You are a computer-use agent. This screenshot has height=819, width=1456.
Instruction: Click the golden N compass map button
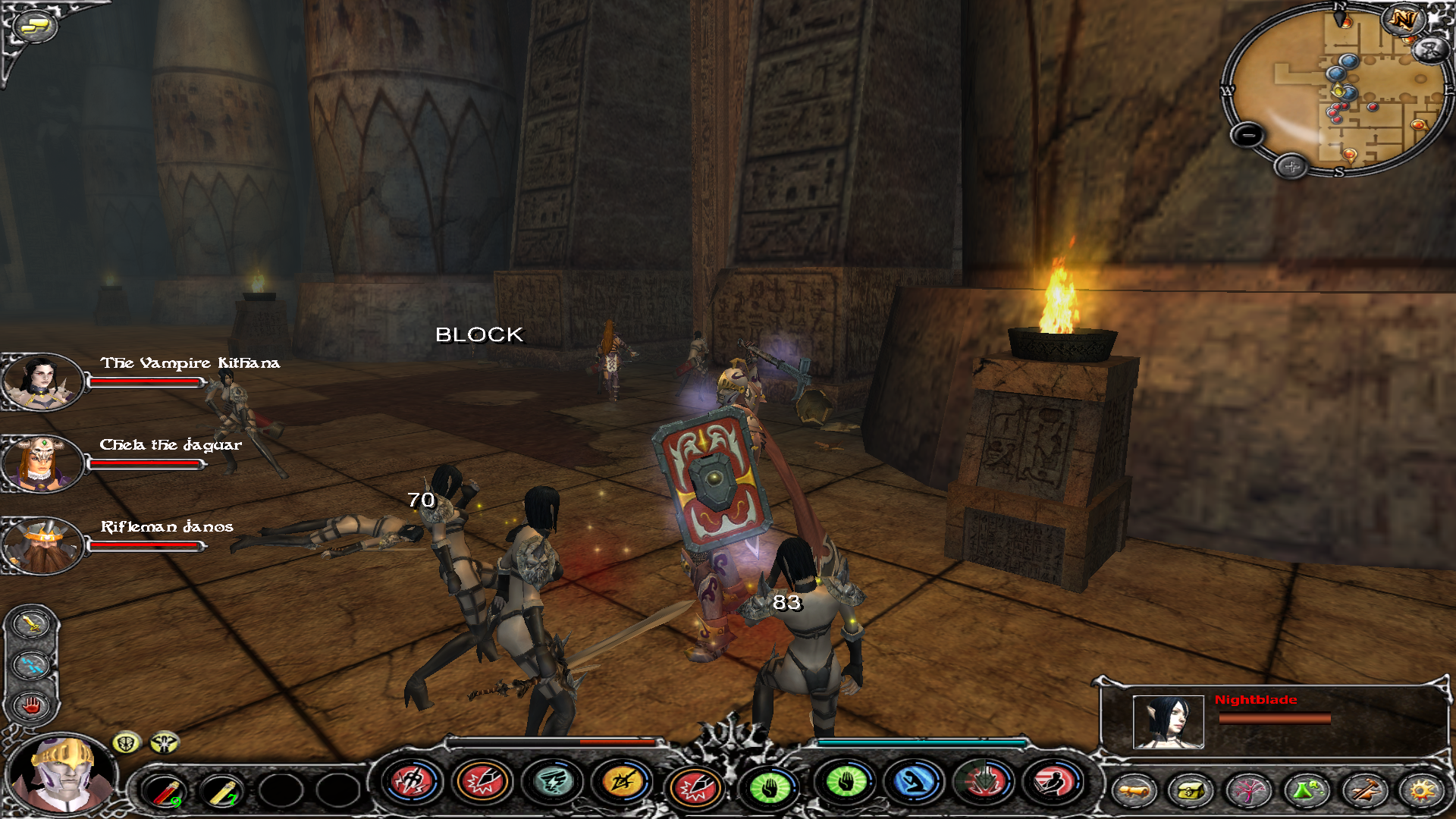1402,20
